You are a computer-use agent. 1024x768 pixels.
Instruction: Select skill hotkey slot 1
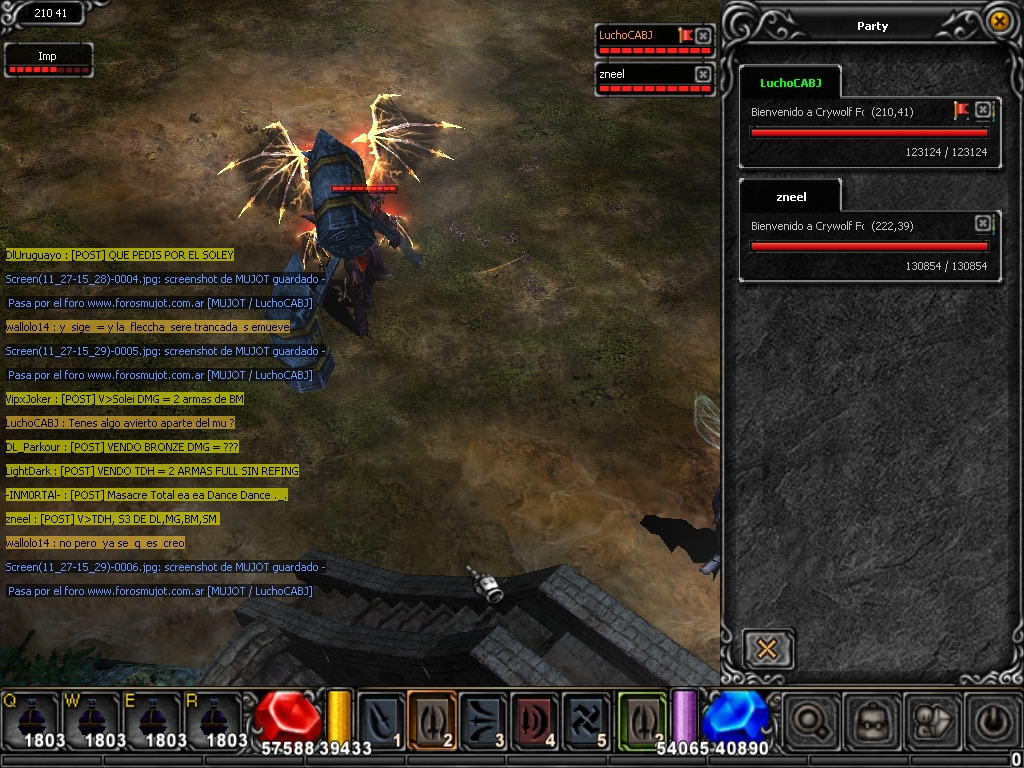(381, 718)
